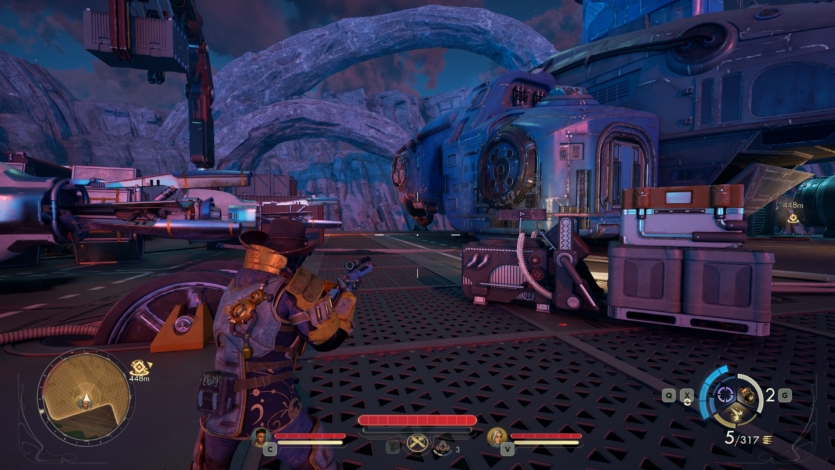Viewport: 835px width, 470px height.
Task: Select the blonde companion portrait
Action: (x=496, y=436)
